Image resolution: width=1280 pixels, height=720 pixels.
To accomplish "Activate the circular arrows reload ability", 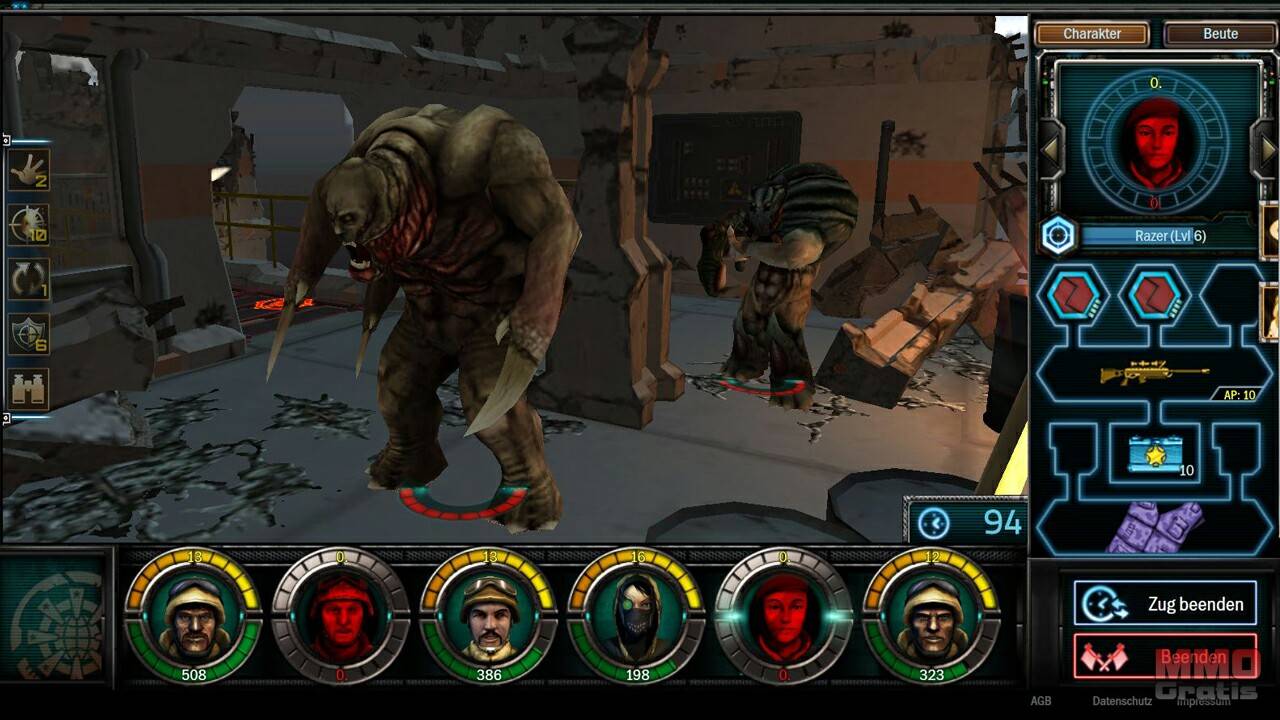I will (x=28, y=279).
